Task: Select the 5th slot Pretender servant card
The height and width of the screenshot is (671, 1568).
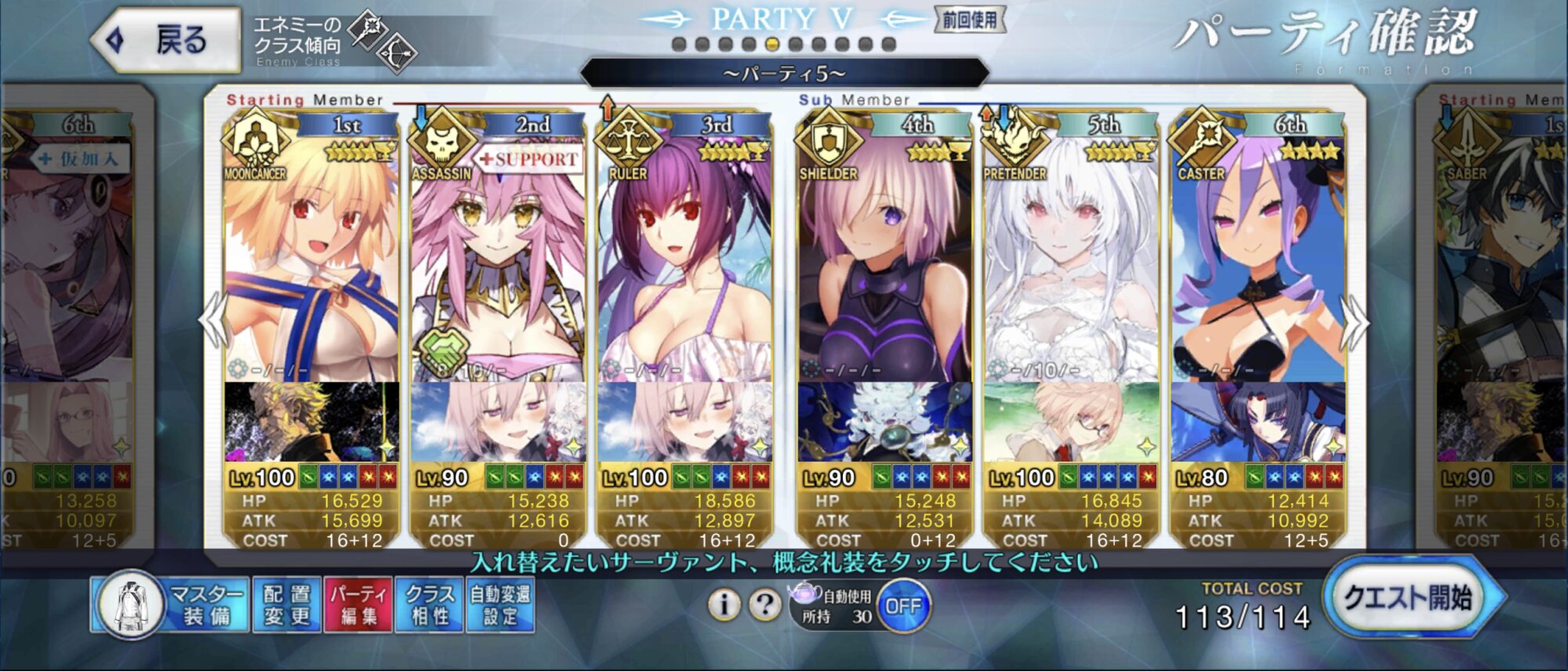Action: pyautogui.click(x=1071, y=259)
